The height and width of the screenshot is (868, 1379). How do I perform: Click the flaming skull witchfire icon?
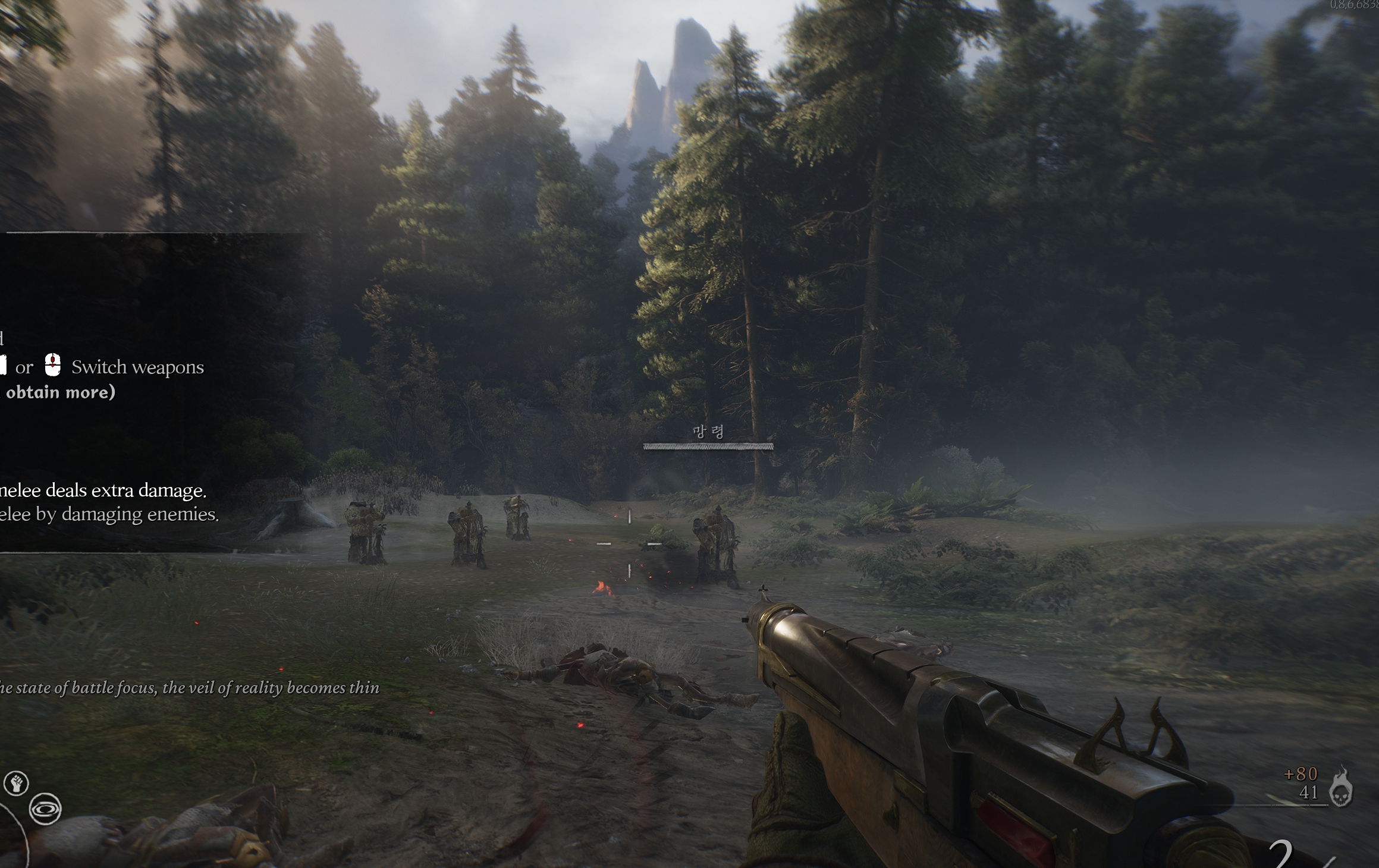click(x=1342, y=788)
